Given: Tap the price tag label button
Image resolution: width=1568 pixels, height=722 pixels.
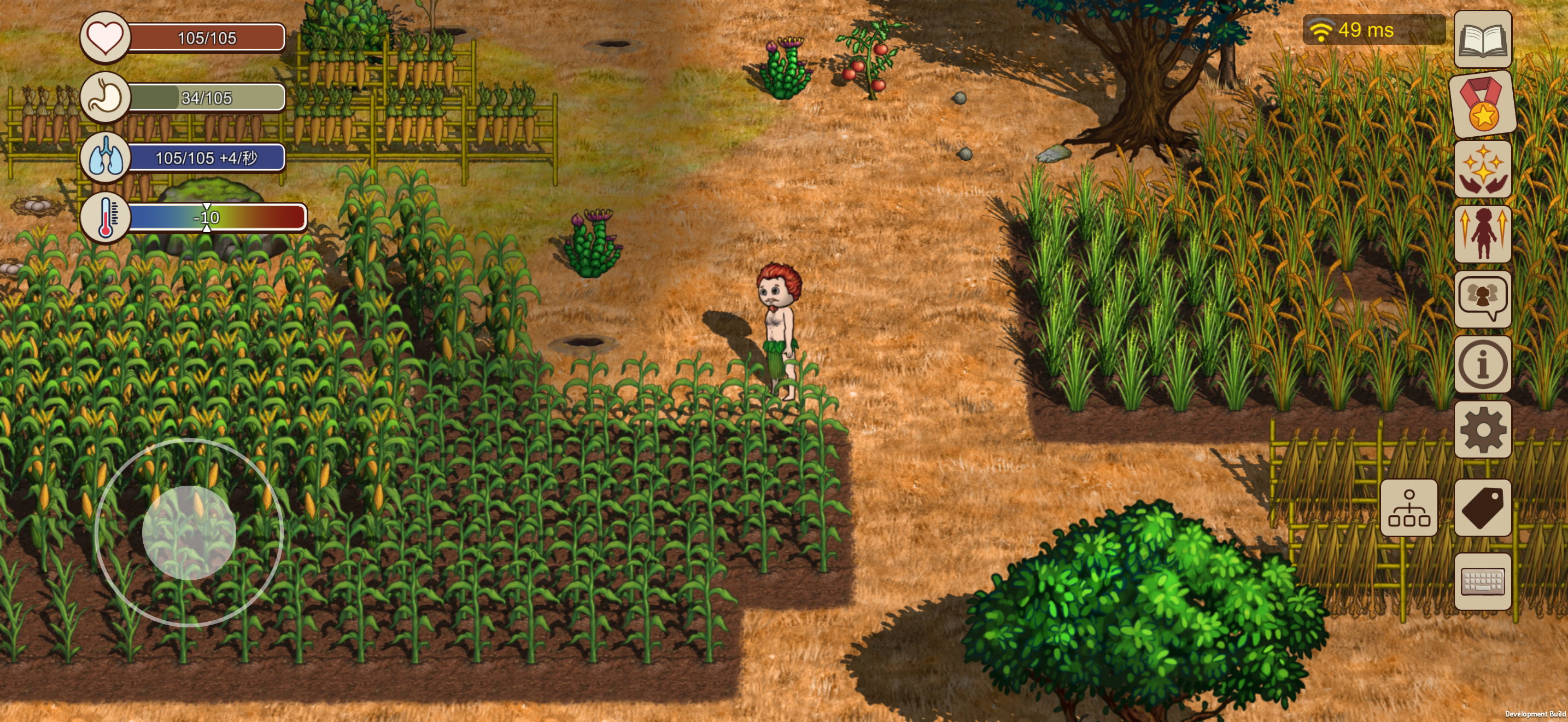Looking at the screenshot, I should pos(1482,508).
